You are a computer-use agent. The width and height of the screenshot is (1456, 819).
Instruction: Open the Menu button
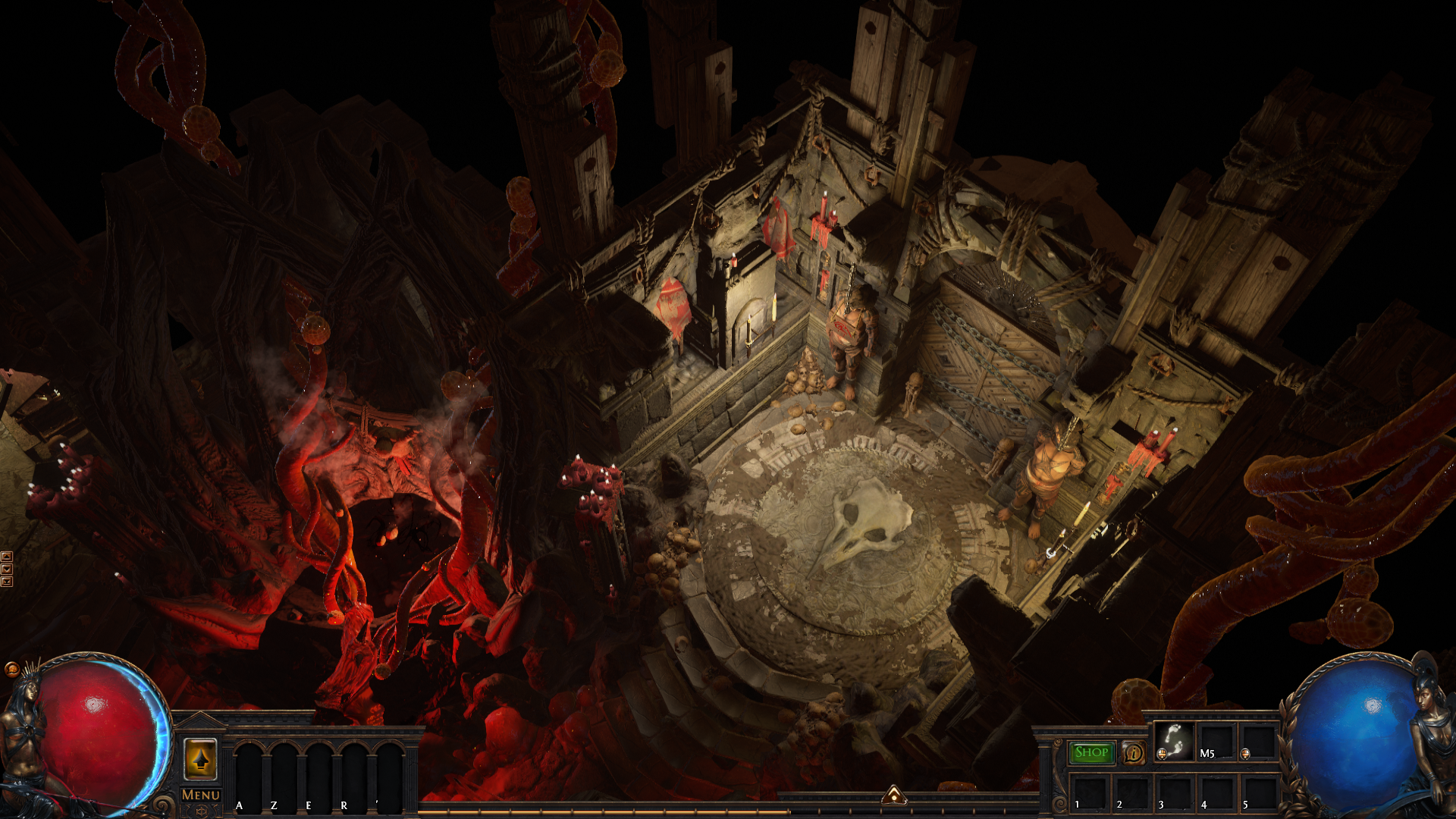tap(201, 795)
